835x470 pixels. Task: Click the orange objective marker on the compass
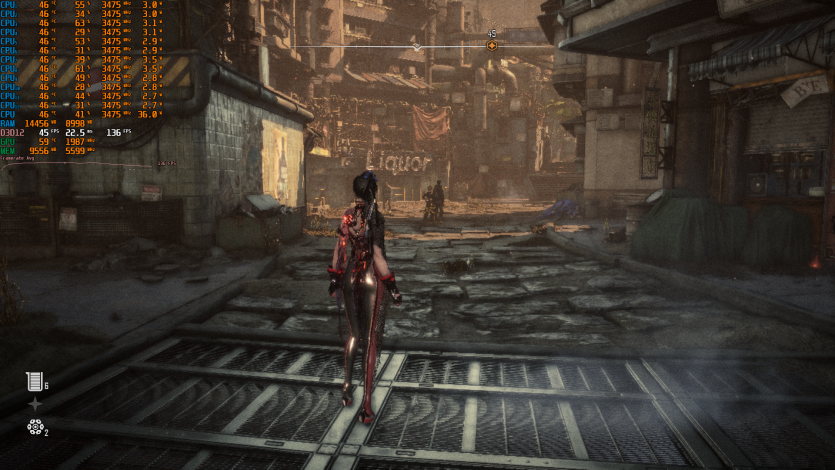492,46
